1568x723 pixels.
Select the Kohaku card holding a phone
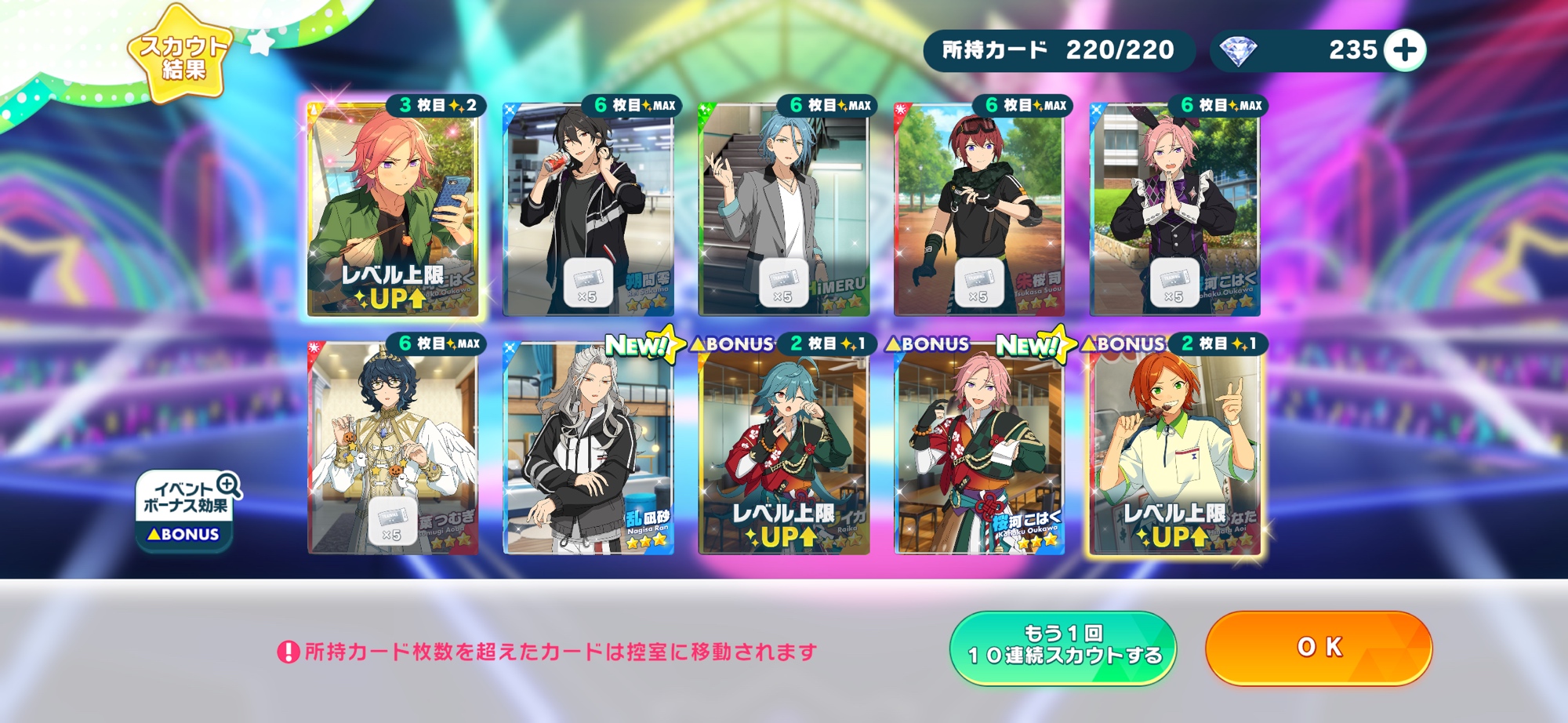pyautogui.click(x=392, y=210)
